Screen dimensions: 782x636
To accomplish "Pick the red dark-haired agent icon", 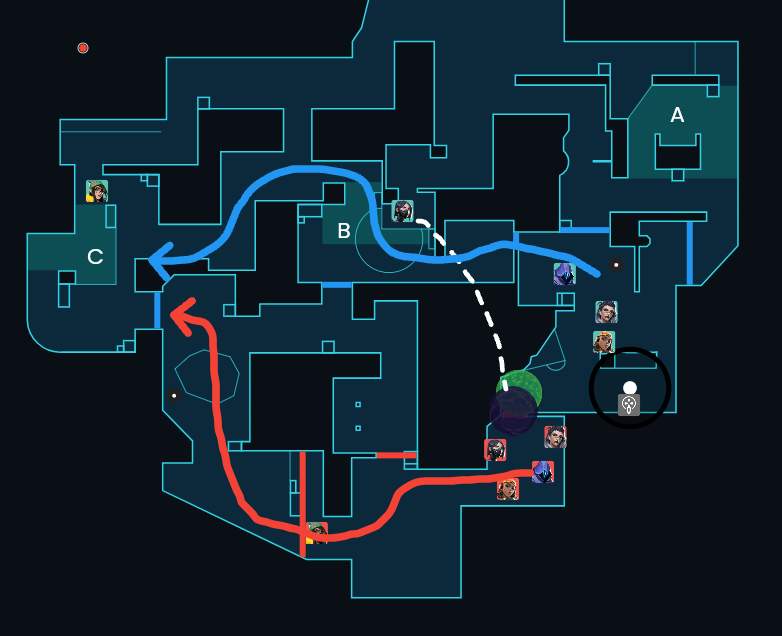I will tap(555, 437).
